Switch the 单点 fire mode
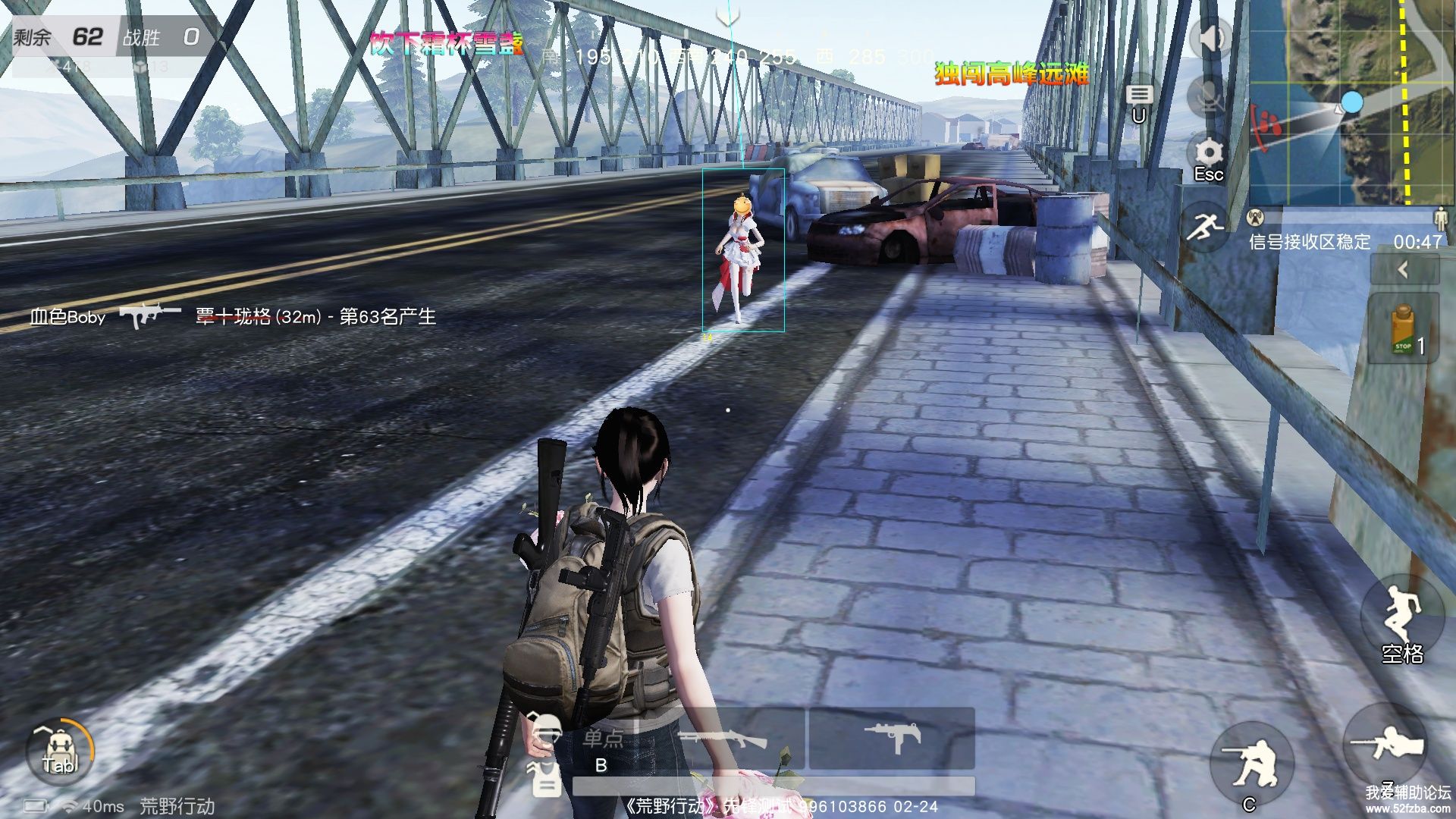This screenshot has height=819, width=1456. point(603,739)
